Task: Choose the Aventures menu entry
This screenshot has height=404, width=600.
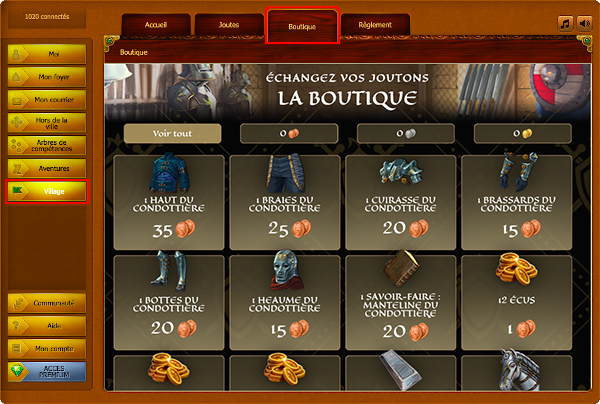Action: (46, 168)
